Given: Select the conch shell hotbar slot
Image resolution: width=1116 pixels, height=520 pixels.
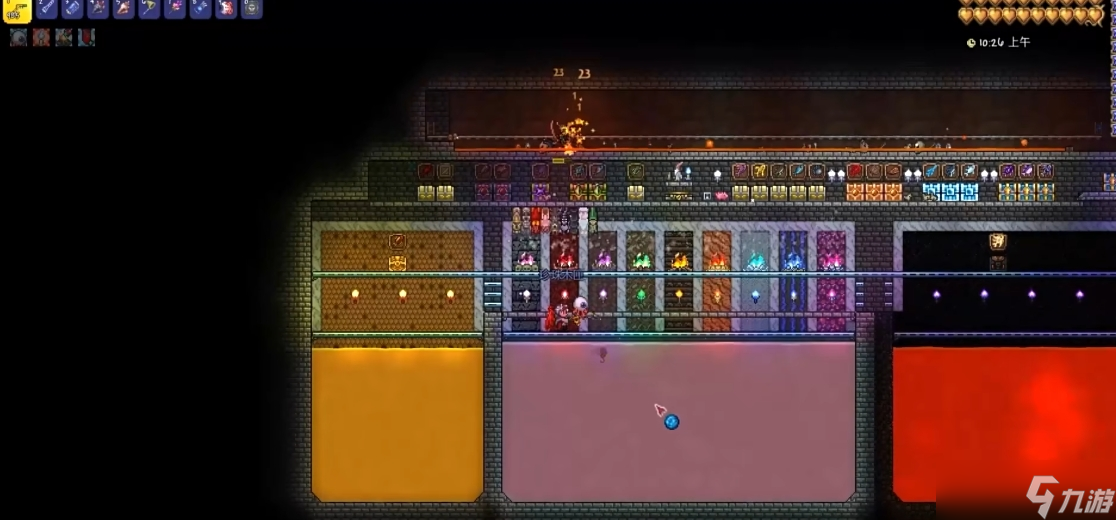Looking at the screenshot, I should (x=123, y=9).
